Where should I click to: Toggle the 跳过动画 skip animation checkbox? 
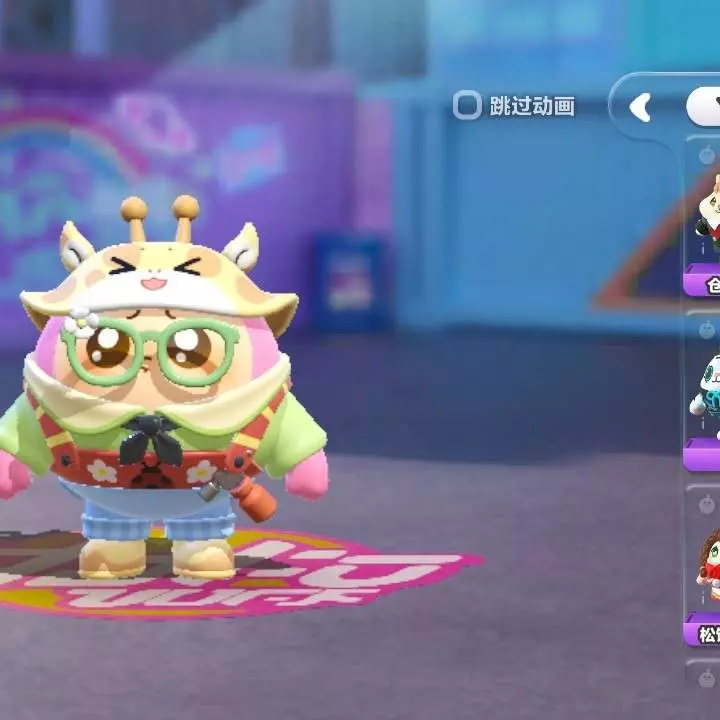[468, 106]
